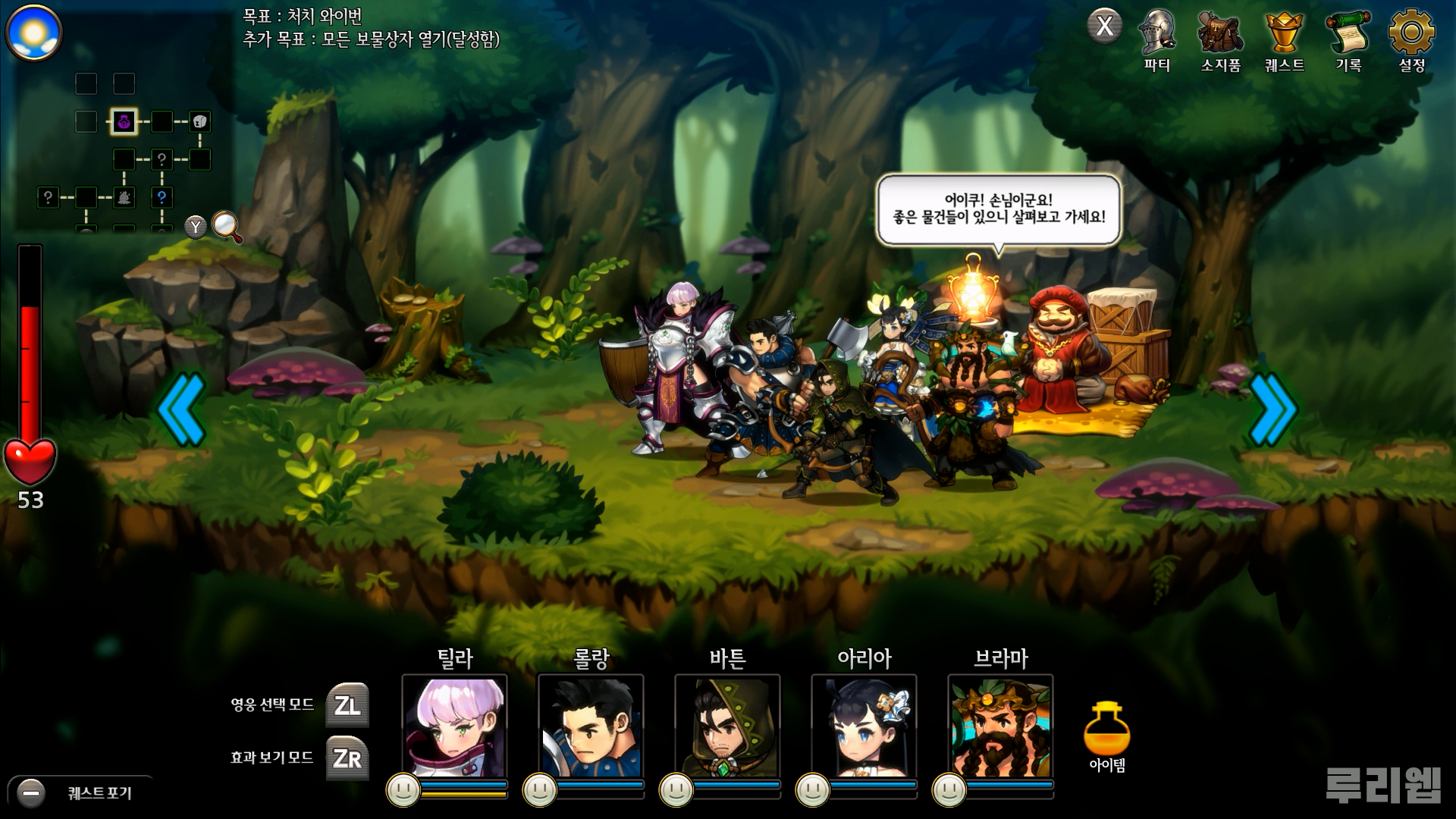The width and height of the screenshot is (1456, 819).
Task: Open the 퀘스트 quest menu
Action: tap(1284, 41)
